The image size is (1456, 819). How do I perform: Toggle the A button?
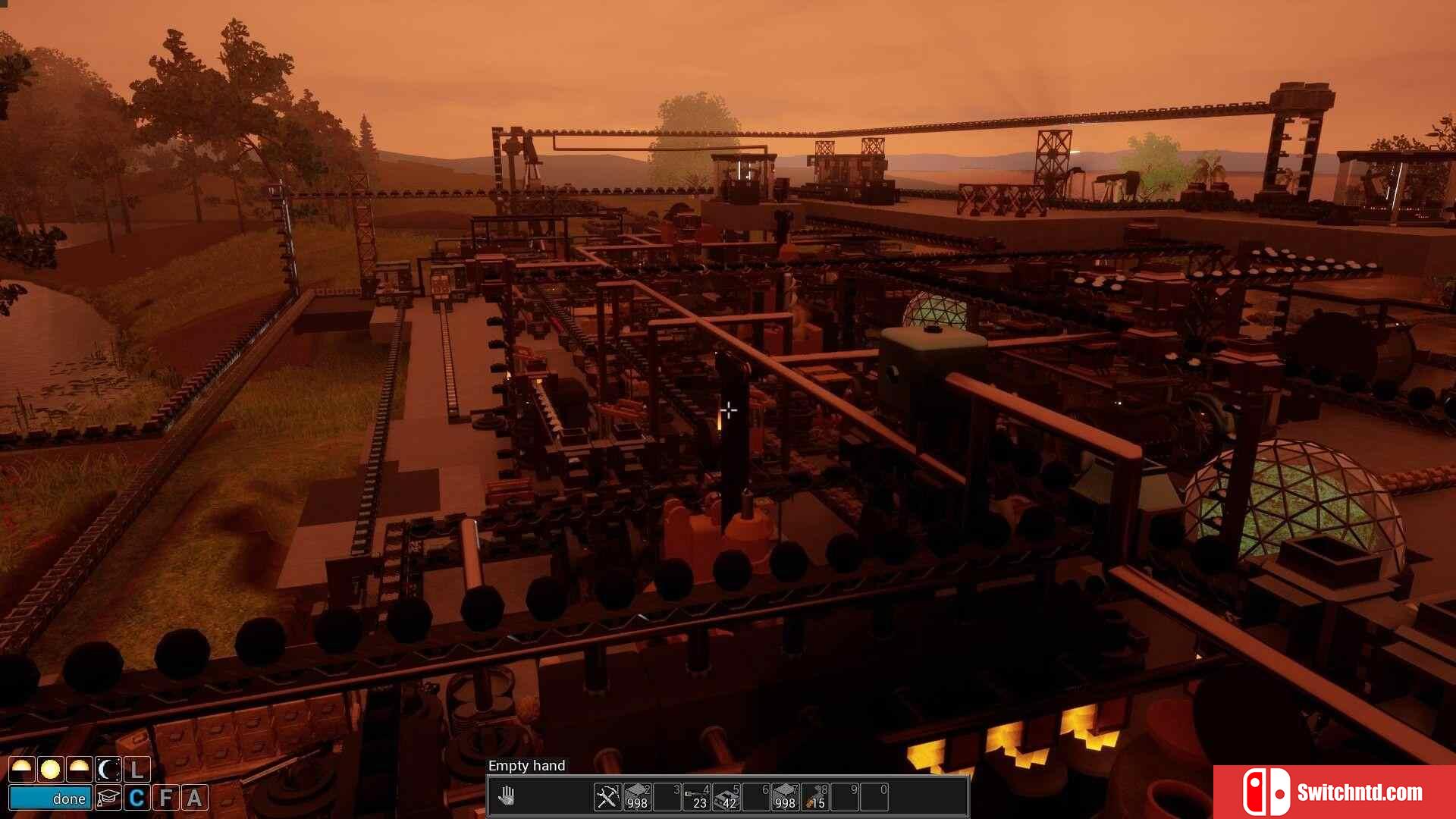click(195, 798)
